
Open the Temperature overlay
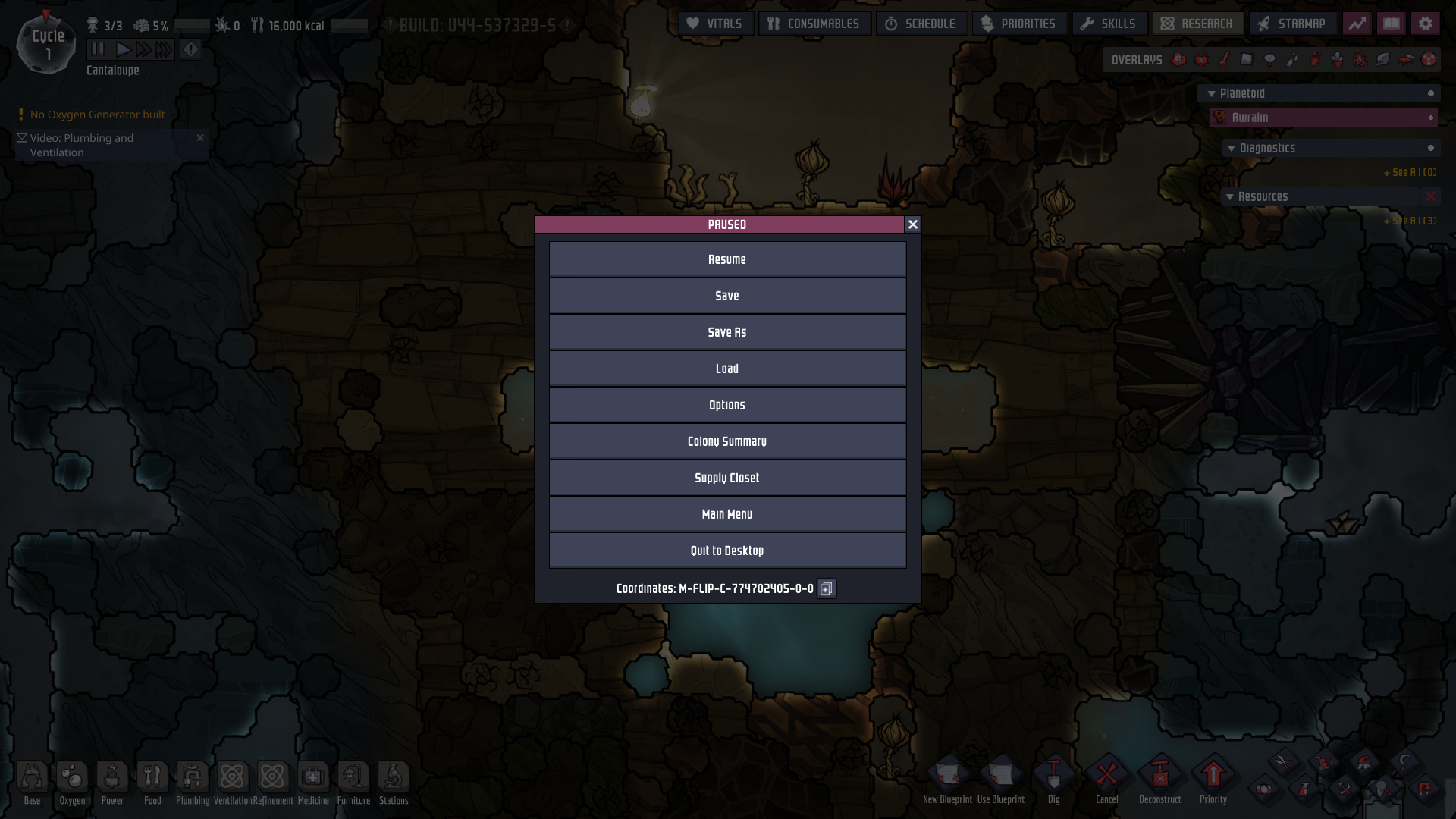click(1224, 58)
